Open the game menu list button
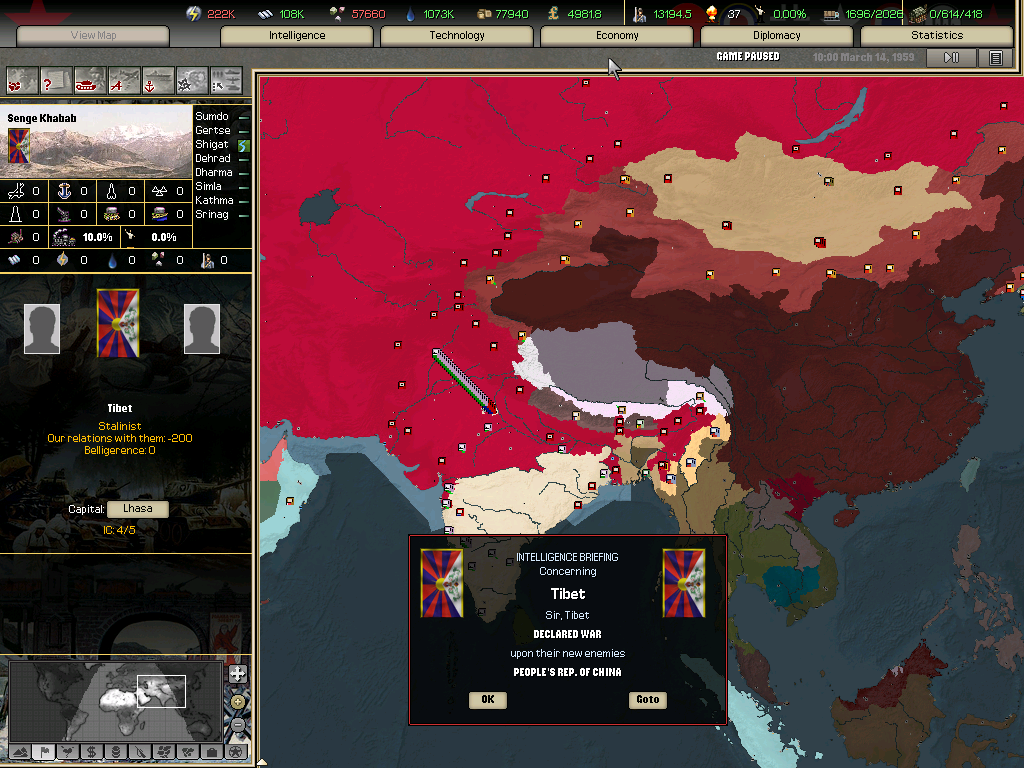Viewport: 1024px width, 768px height. point(995,58)
